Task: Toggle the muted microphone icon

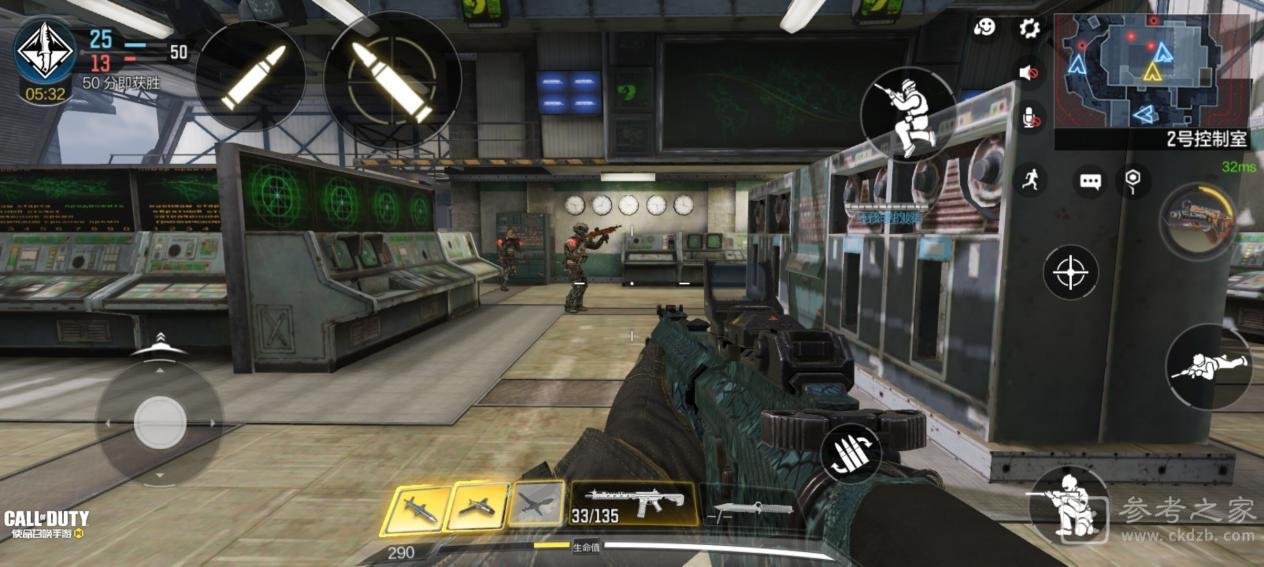Action: pyautogui.click(x=1029, y=118)
